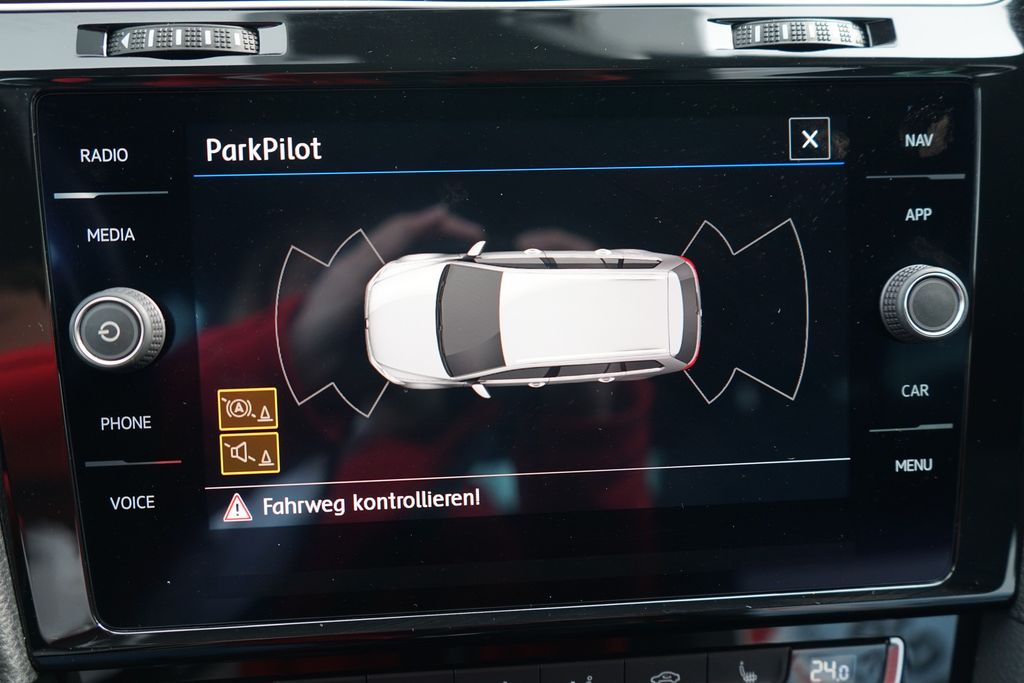This screenshot has height=683, width=1024.
Task: Open the PHONE function
Action: point(126,423)
